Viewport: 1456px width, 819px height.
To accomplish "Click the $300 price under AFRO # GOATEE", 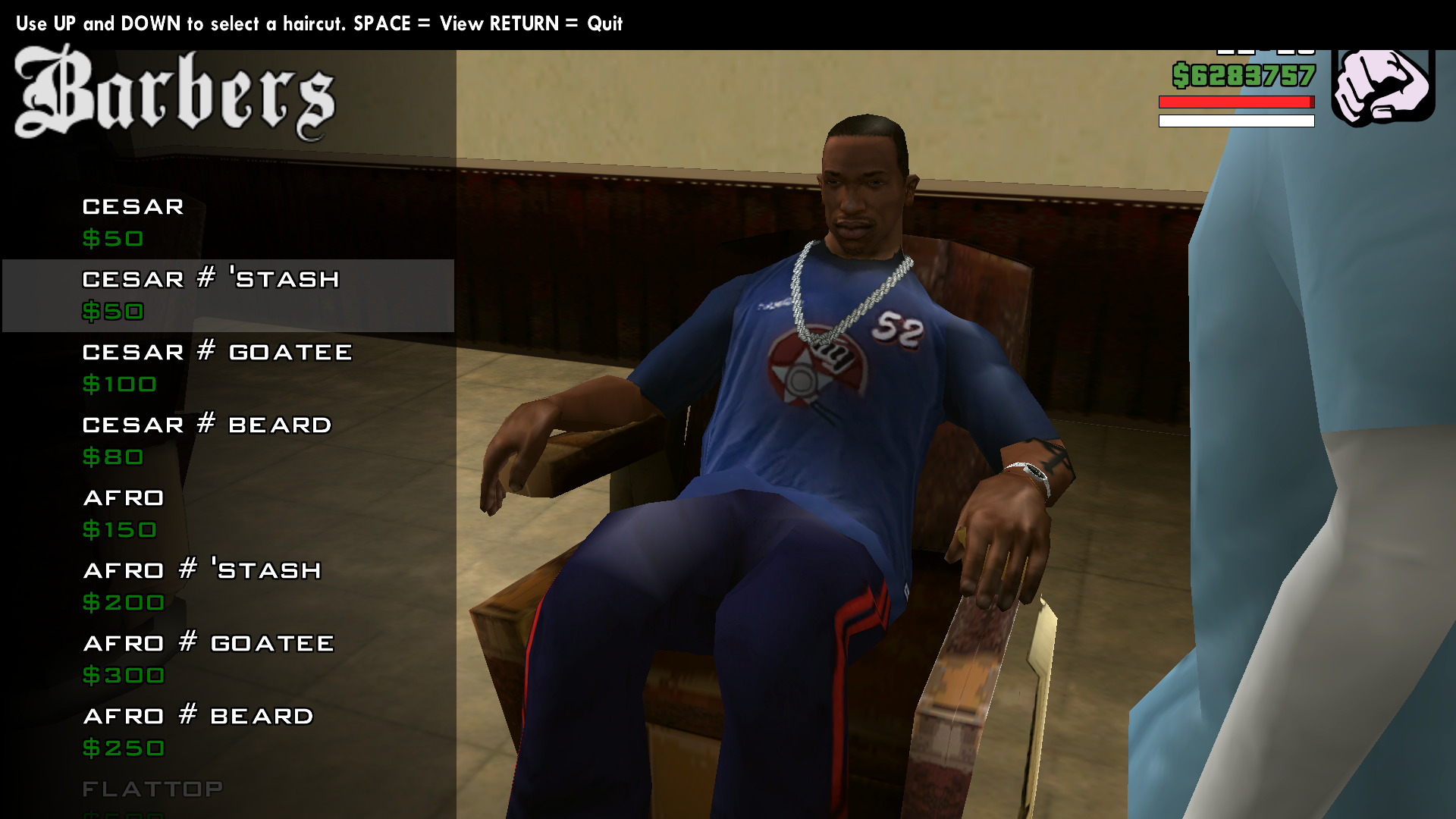I will 124,676.
